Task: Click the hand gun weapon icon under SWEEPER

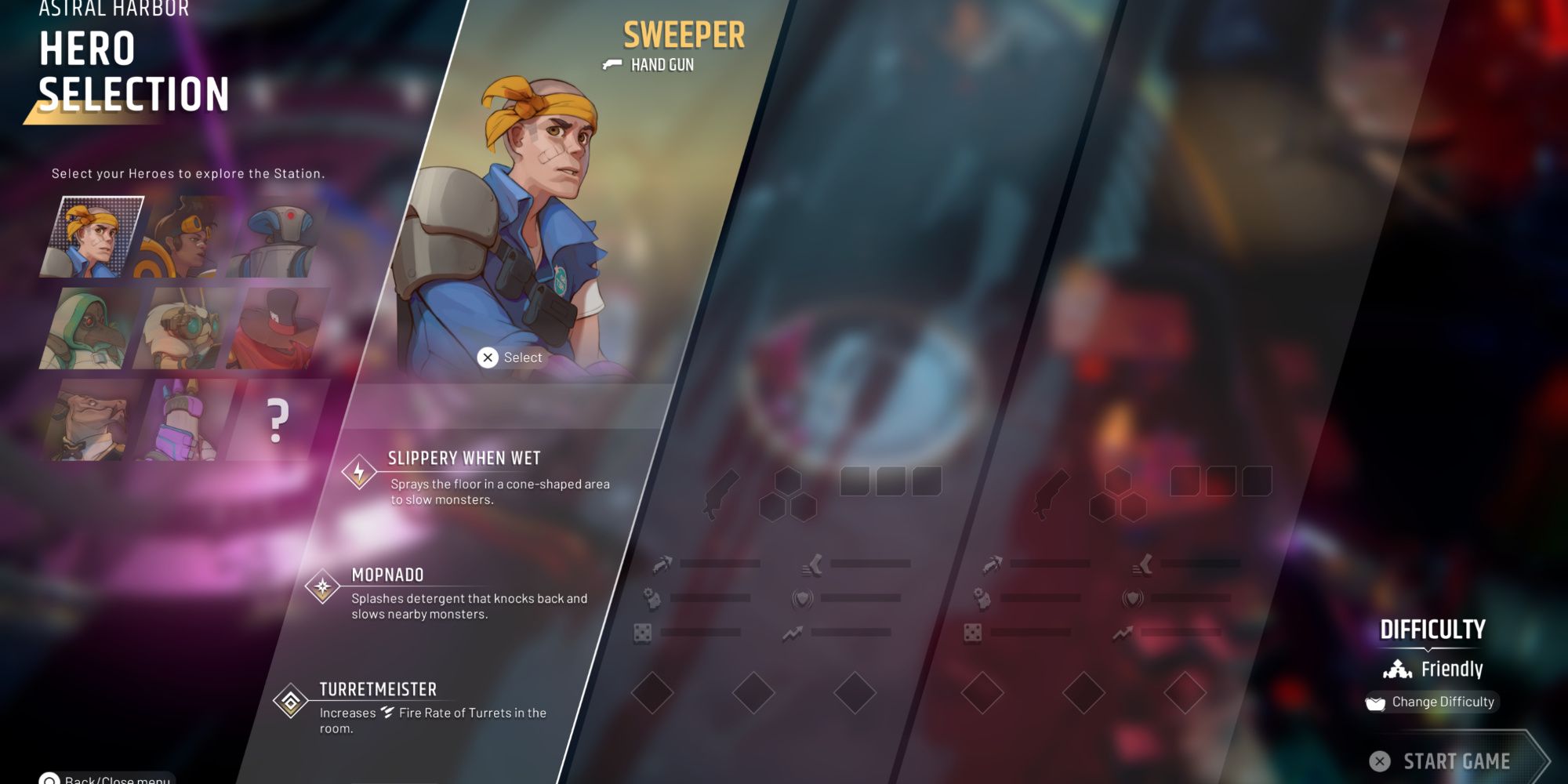Action: coord(612,64)
